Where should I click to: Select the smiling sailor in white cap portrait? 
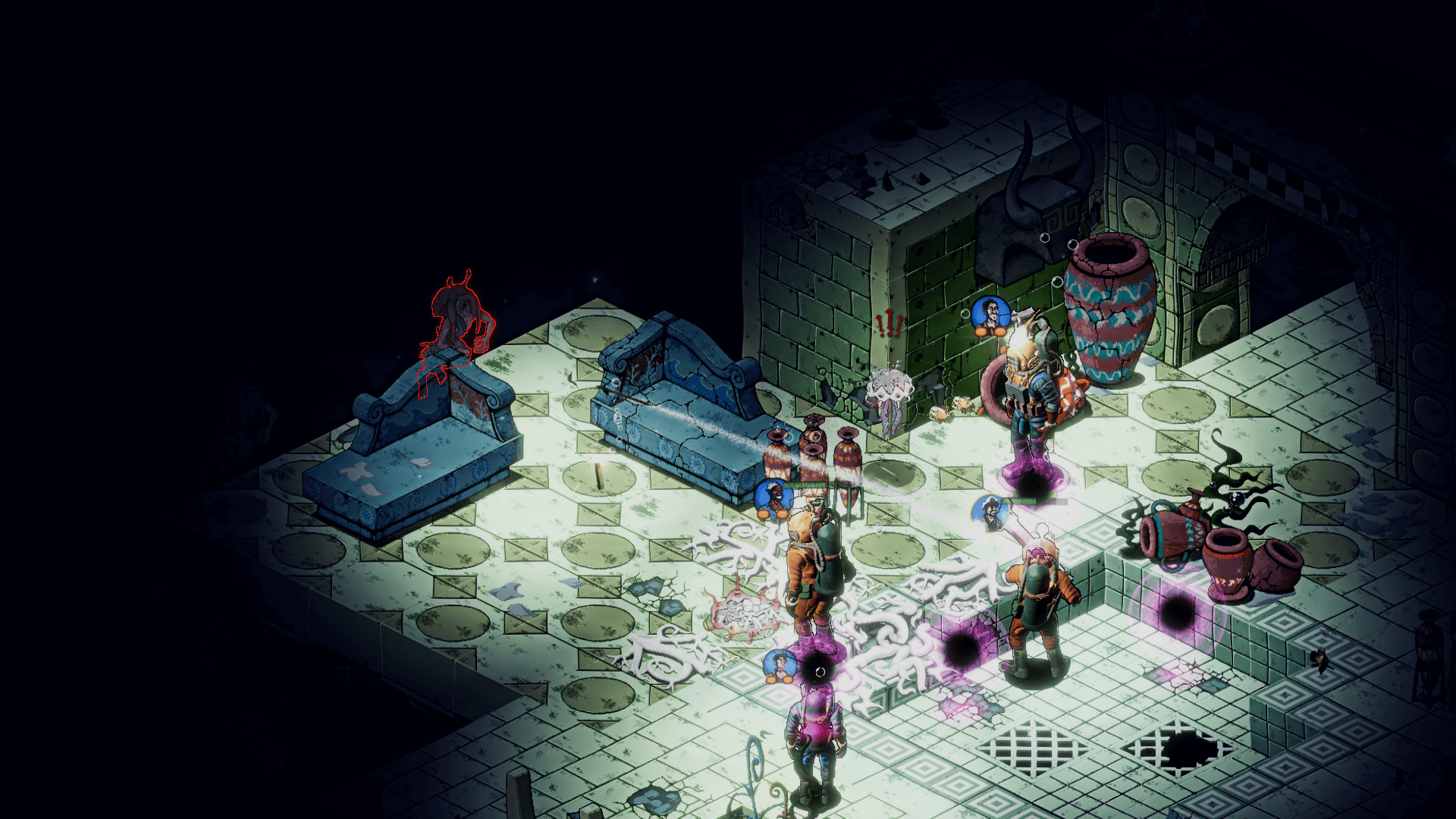pyautogui.click(x=773, y=498)
